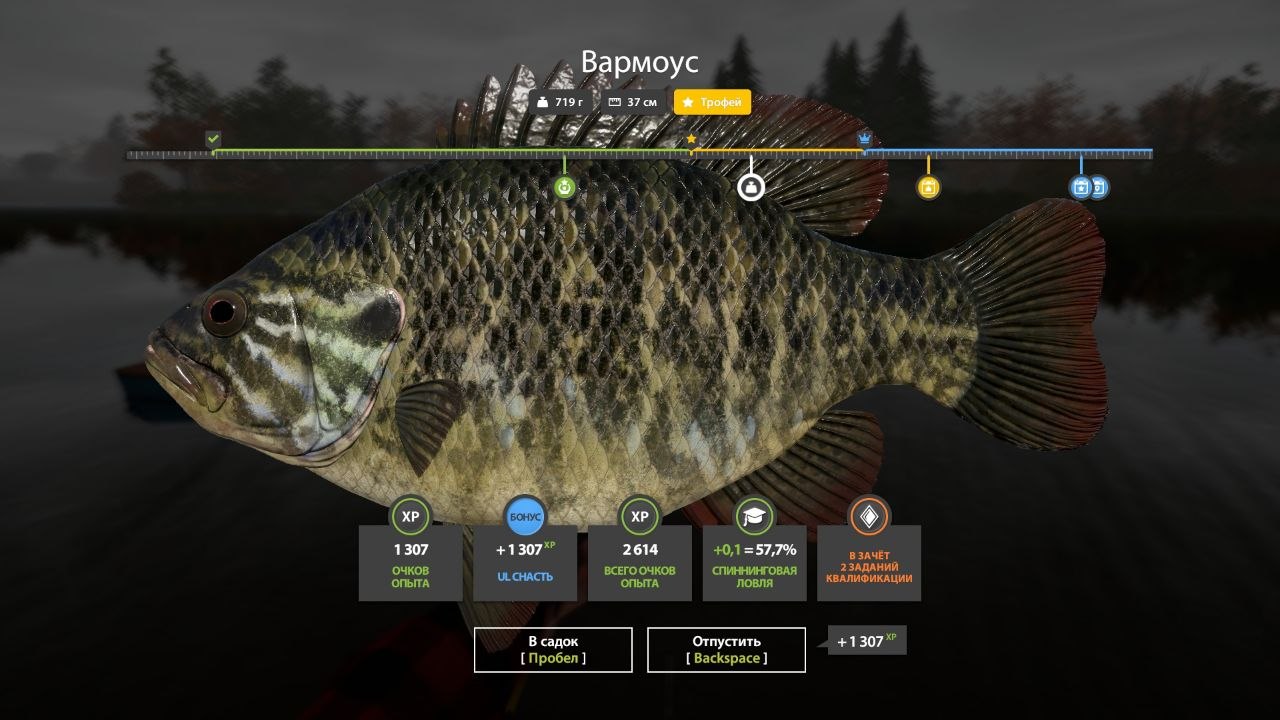Image resolution: width=1280 pixels, height=720 pixels.
Task: Click the blue star marker on scale
Action: tap(1080, 187)
